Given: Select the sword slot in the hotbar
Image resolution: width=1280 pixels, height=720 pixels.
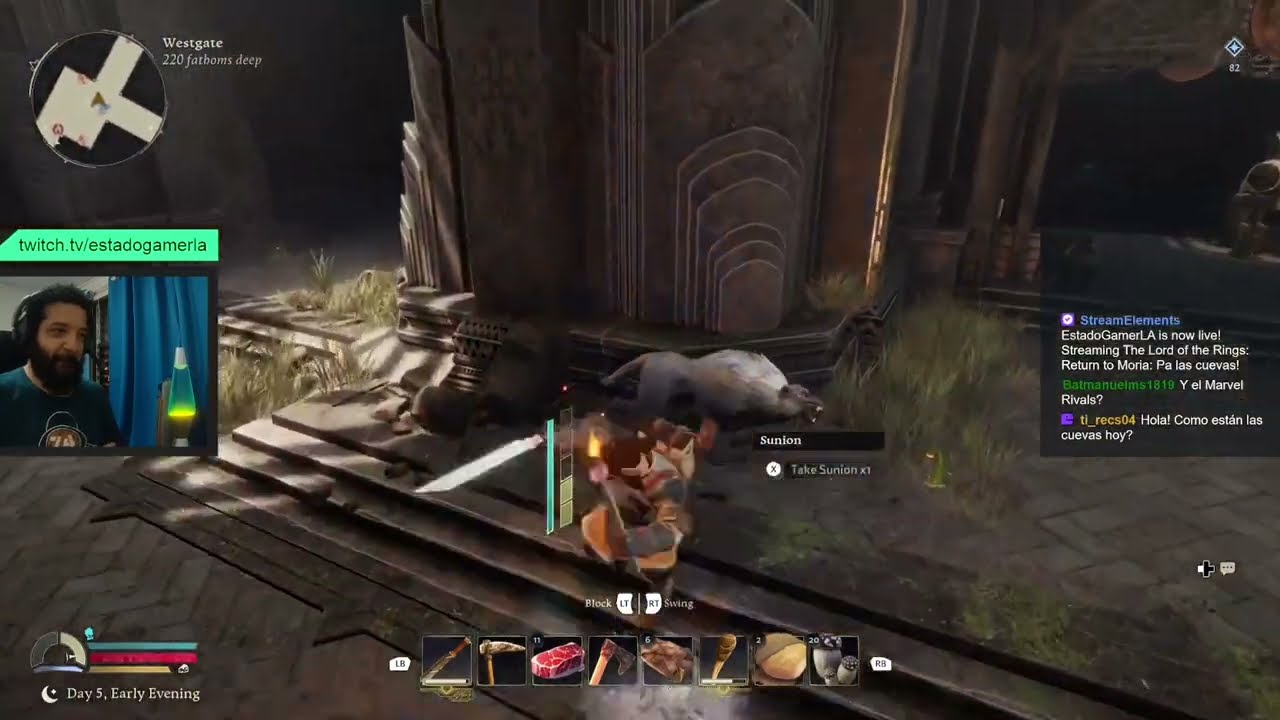Looking at the screenshot, I should coord(446,661).
